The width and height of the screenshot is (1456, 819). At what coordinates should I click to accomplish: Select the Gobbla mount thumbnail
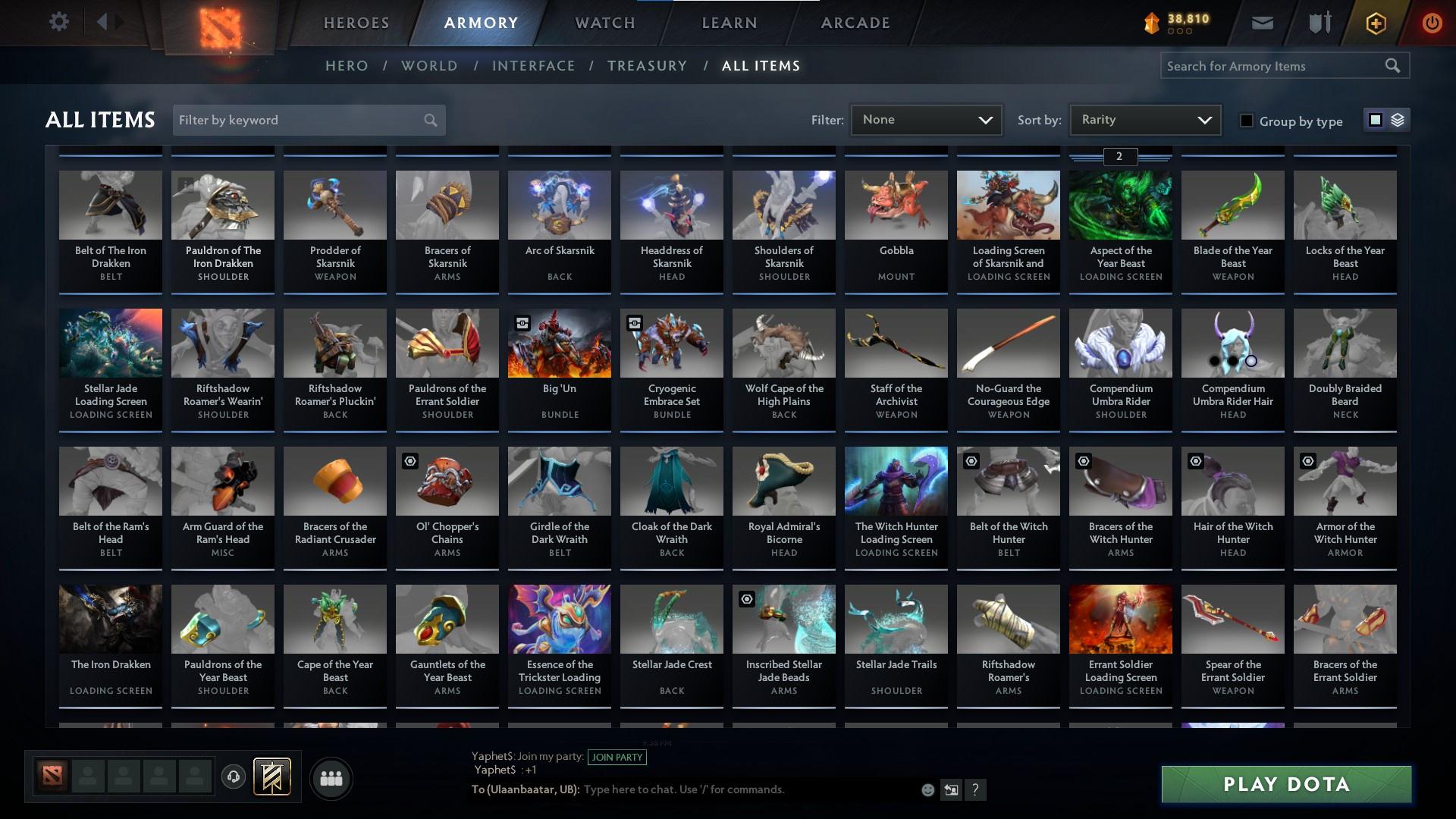(x=896, y=205)
